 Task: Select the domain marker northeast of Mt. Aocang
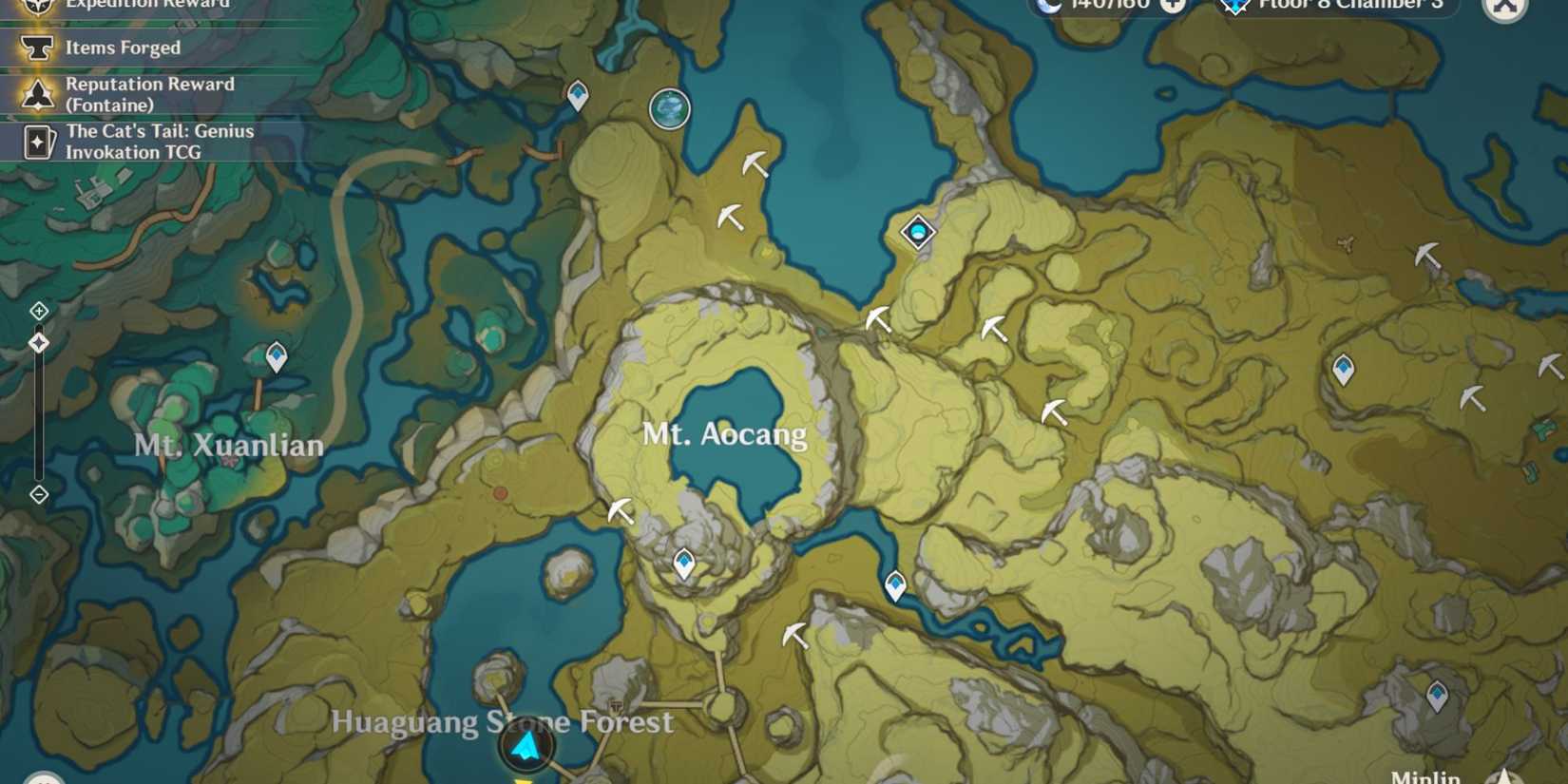[916, 231]
